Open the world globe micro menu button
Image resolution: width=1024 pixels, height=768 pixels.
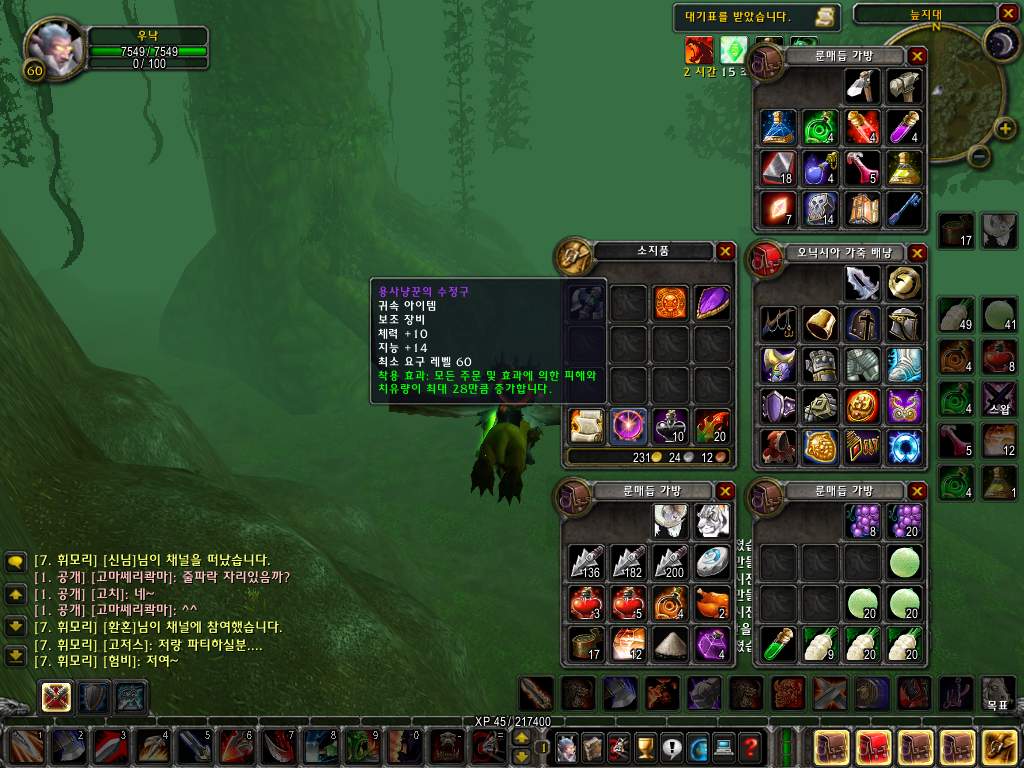coord(697,745)
